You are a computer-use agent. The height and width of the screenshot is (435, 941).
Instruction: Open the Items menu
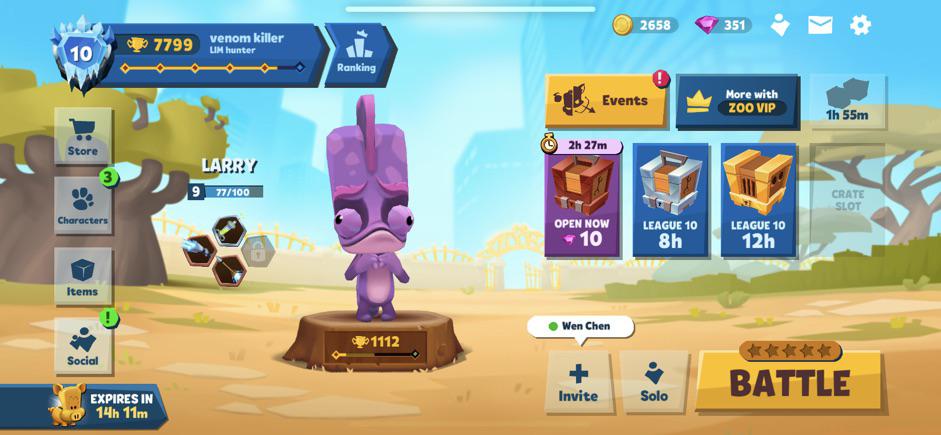pyautogui.click(x=82, y=276)
